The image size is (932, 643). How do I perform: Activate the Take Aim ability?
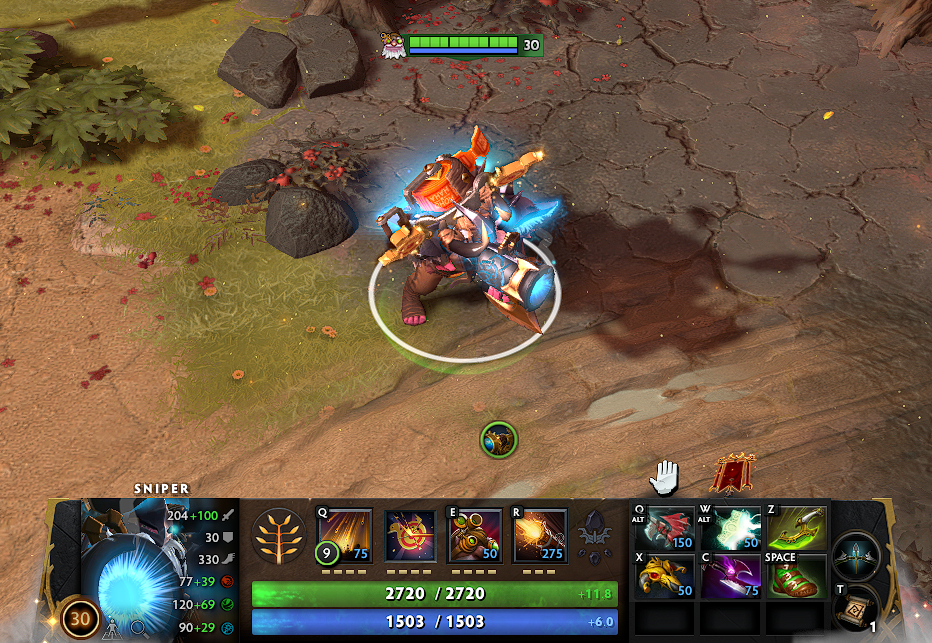[x=475, y=535]
